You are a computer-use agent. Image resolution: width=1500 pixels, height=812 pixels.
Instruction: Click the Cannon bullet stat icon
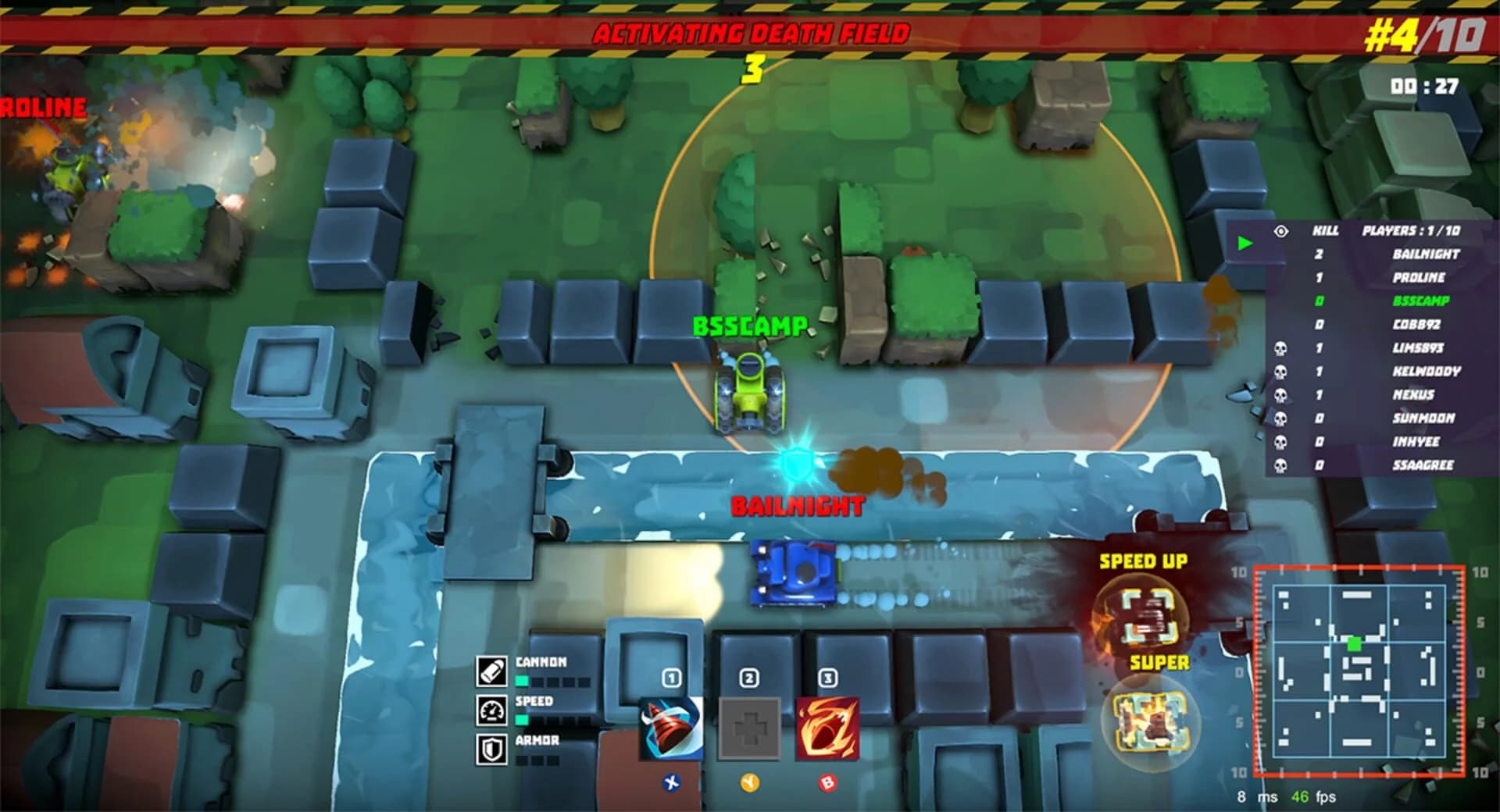492,671
